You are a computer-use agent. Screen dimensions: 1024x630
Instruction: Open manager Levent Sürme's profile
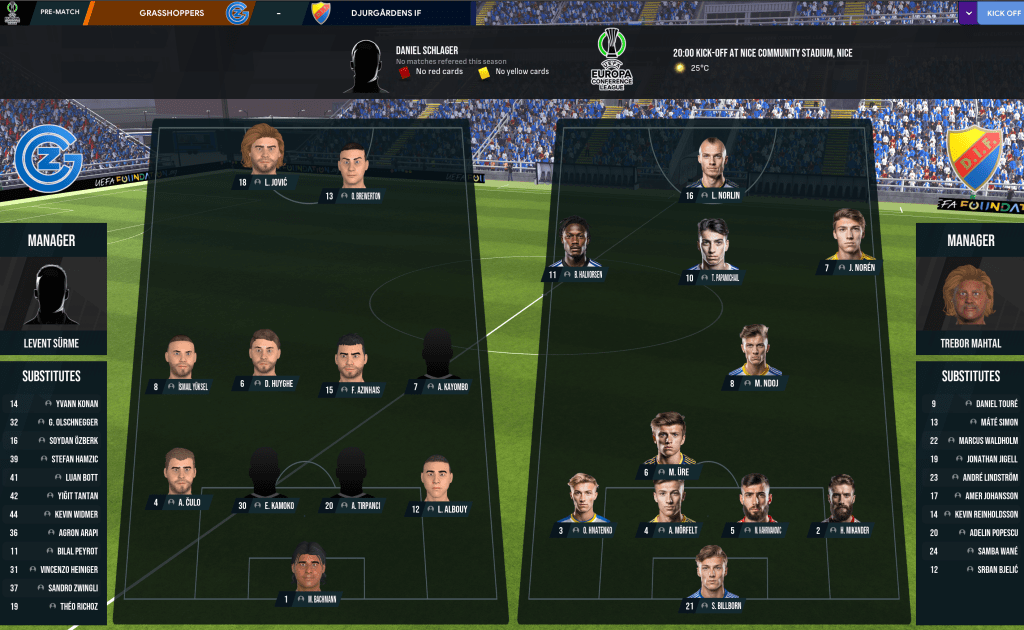pos(53,343)
